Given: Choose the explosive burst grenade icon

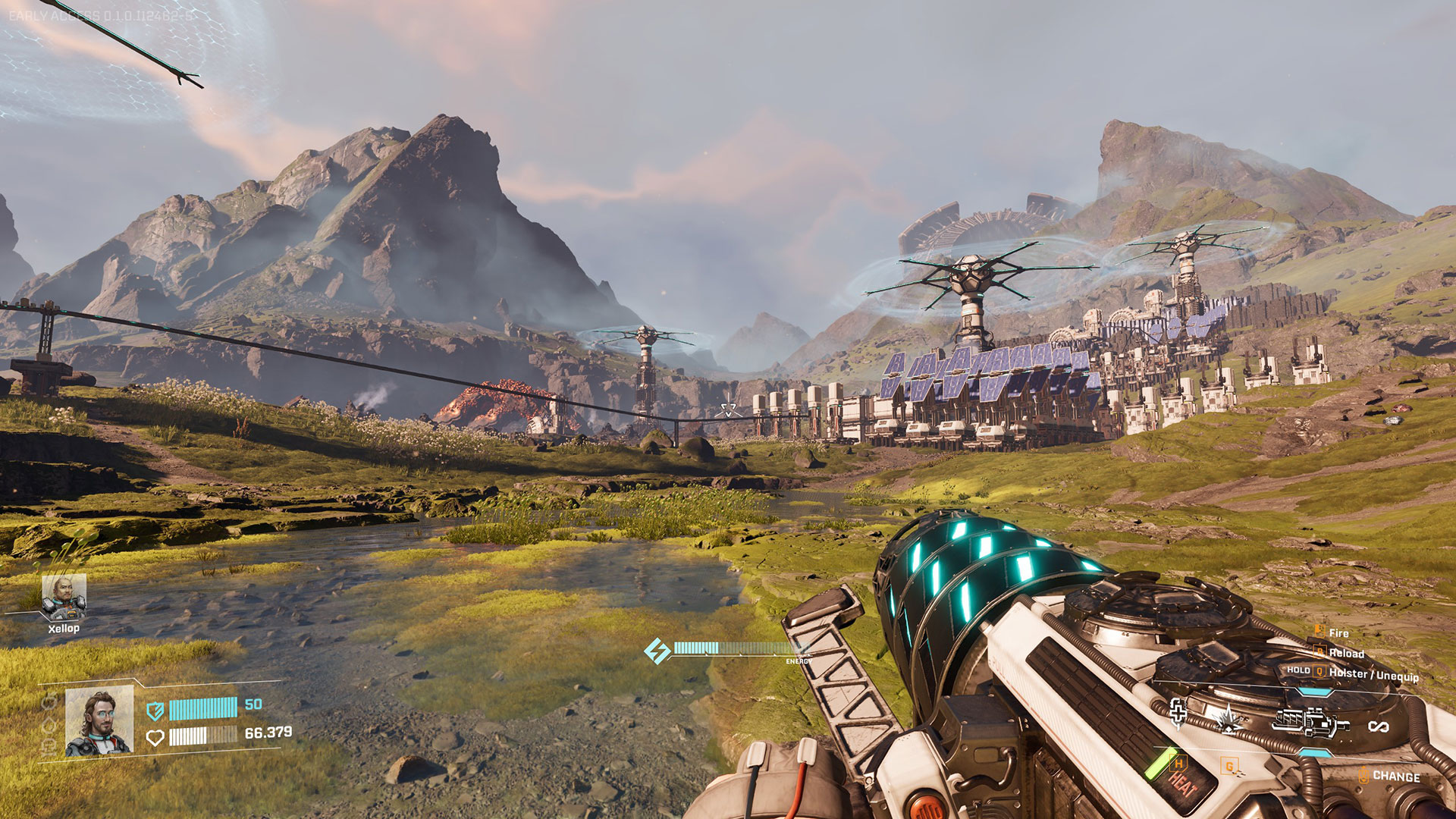Looking at the screenshot, I should [1226, 718].
